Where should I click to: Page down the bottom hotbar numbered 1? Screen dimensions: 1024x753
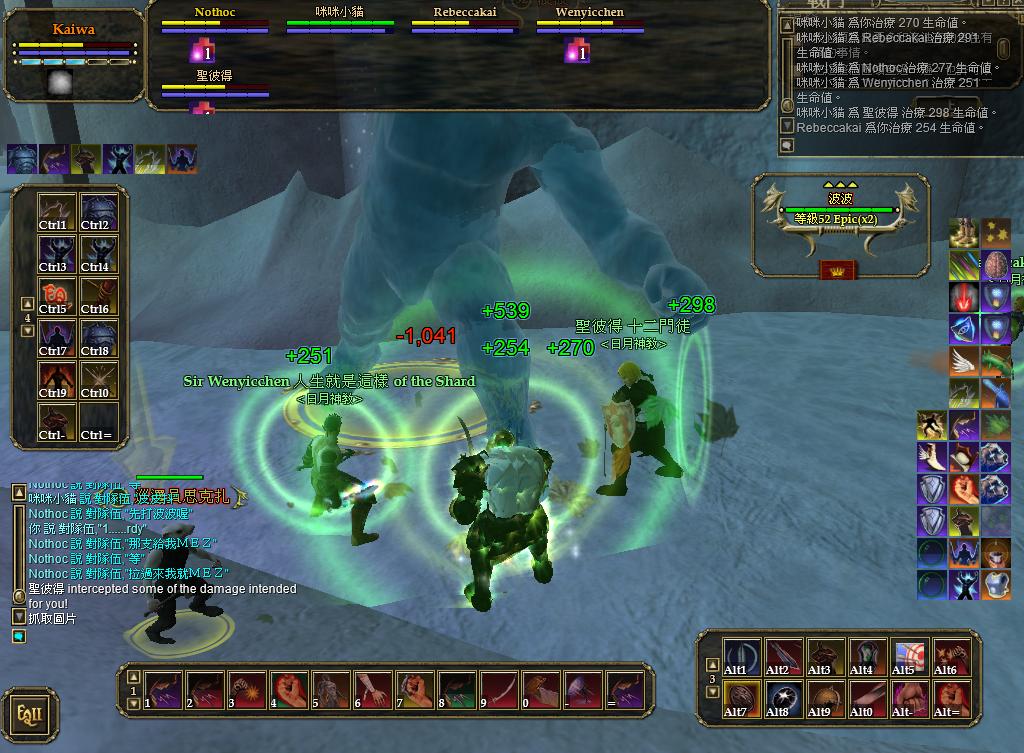pyautogui.click(x=135, y=704)
